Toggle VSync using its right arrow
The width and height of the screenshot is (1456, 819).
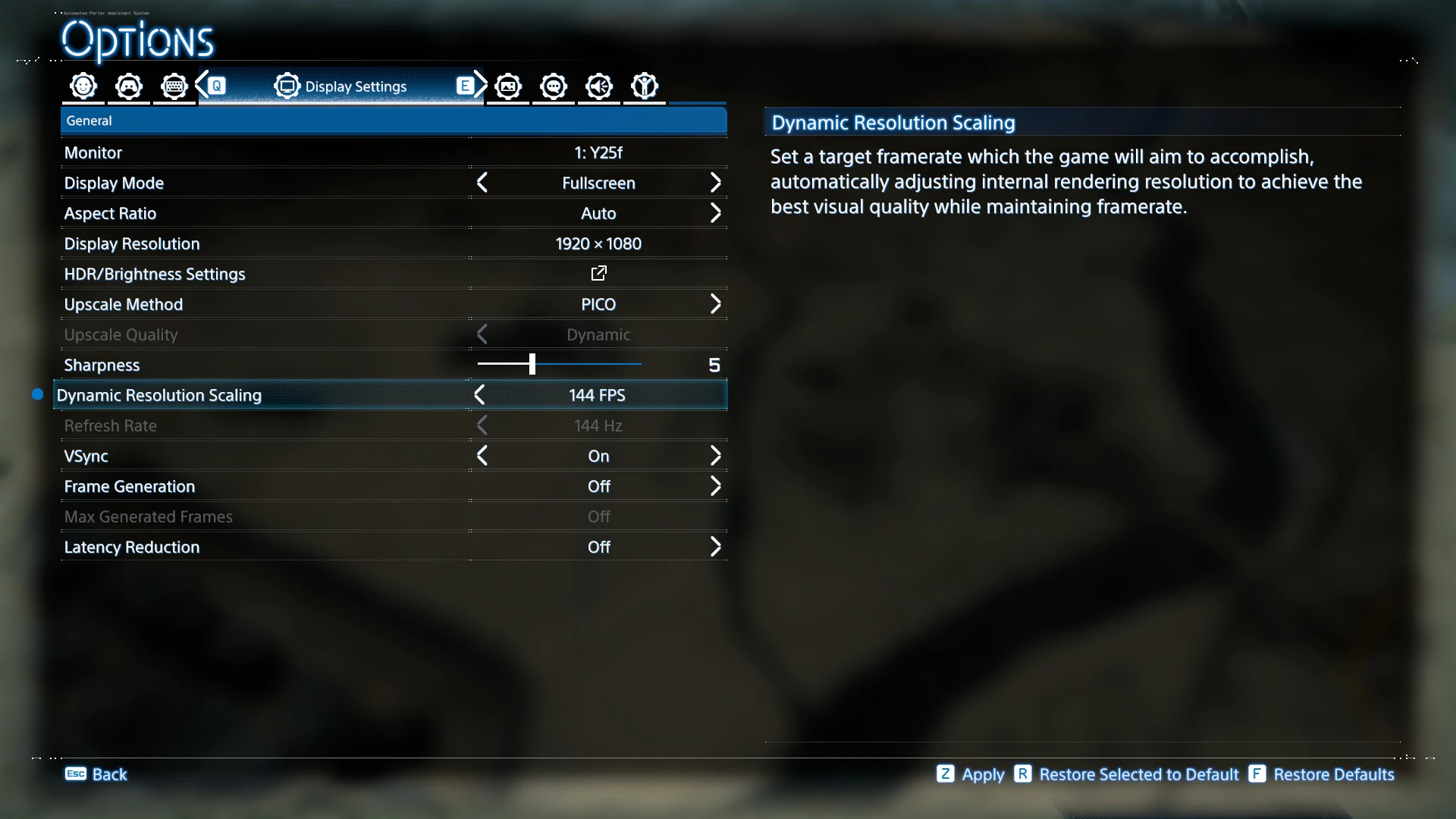[715, 456]
